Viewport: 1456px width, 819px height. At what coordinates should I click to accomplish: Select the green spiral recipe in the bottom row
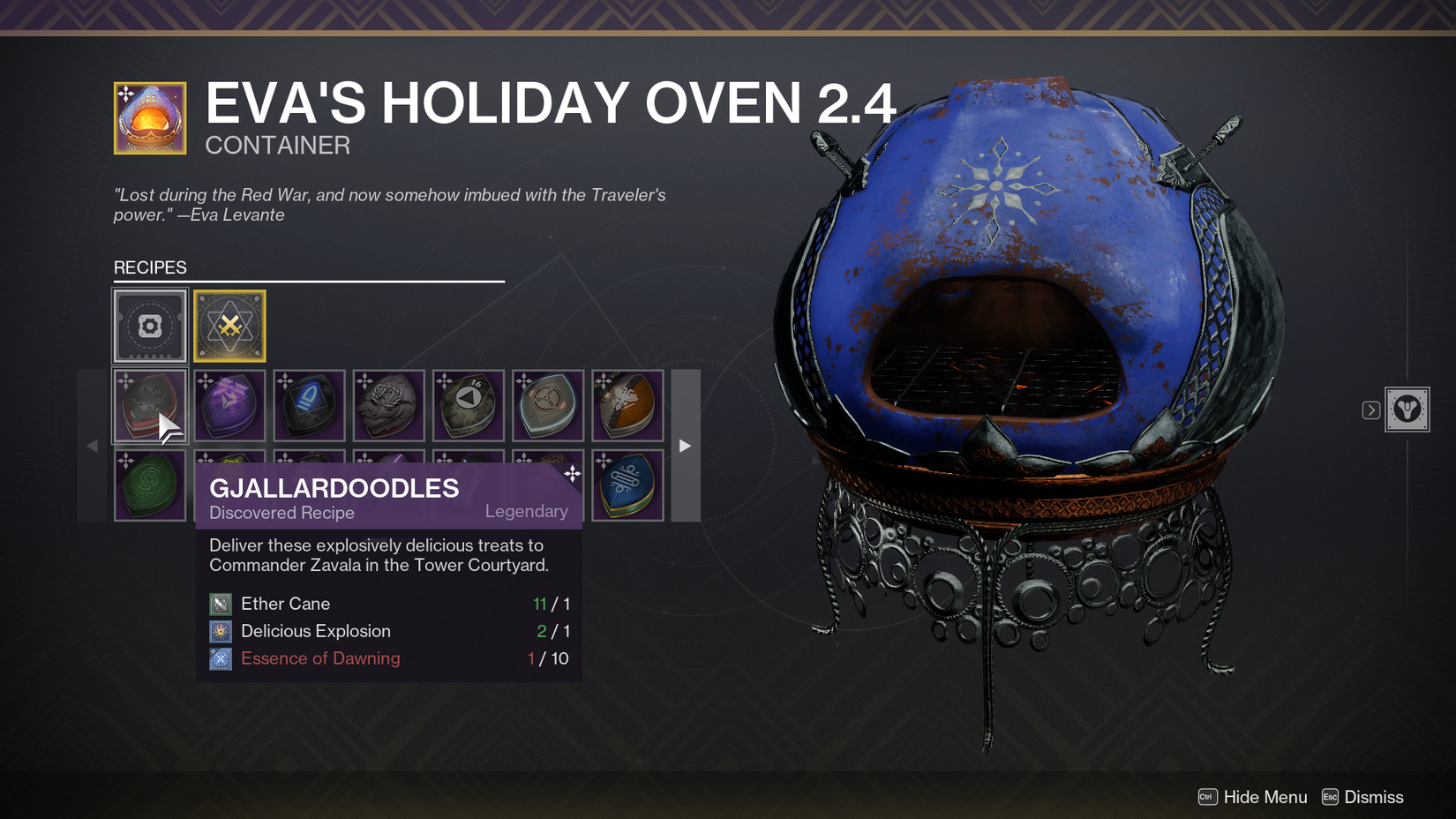click(150, 484)
